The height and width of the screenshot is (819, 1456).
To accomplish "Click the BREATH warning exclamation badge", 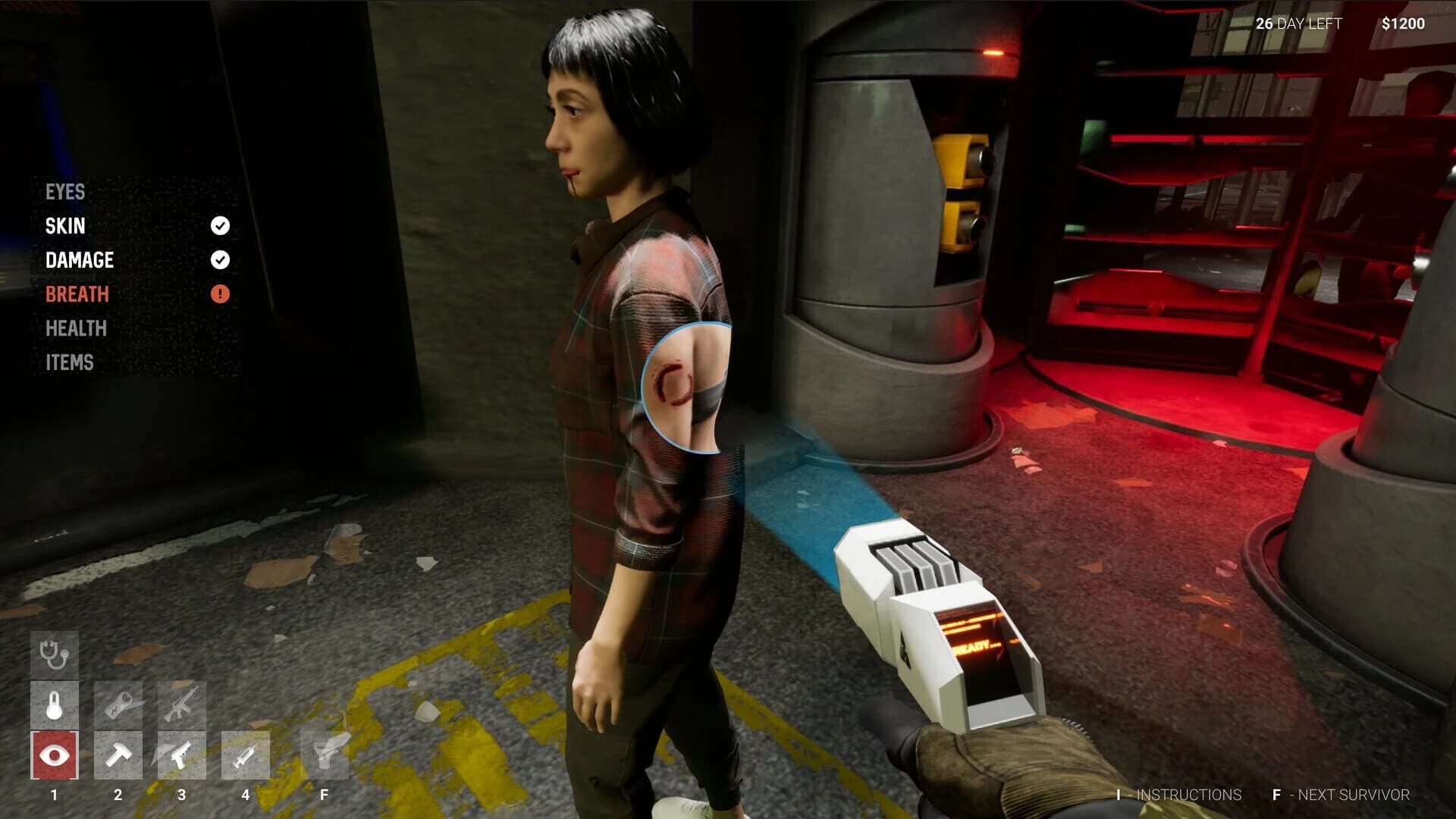I will [220, 294].
